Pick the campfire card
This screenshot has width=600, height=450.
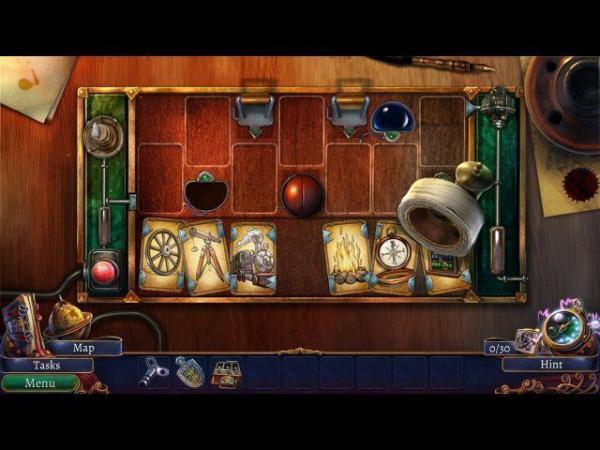click(347, 259)
